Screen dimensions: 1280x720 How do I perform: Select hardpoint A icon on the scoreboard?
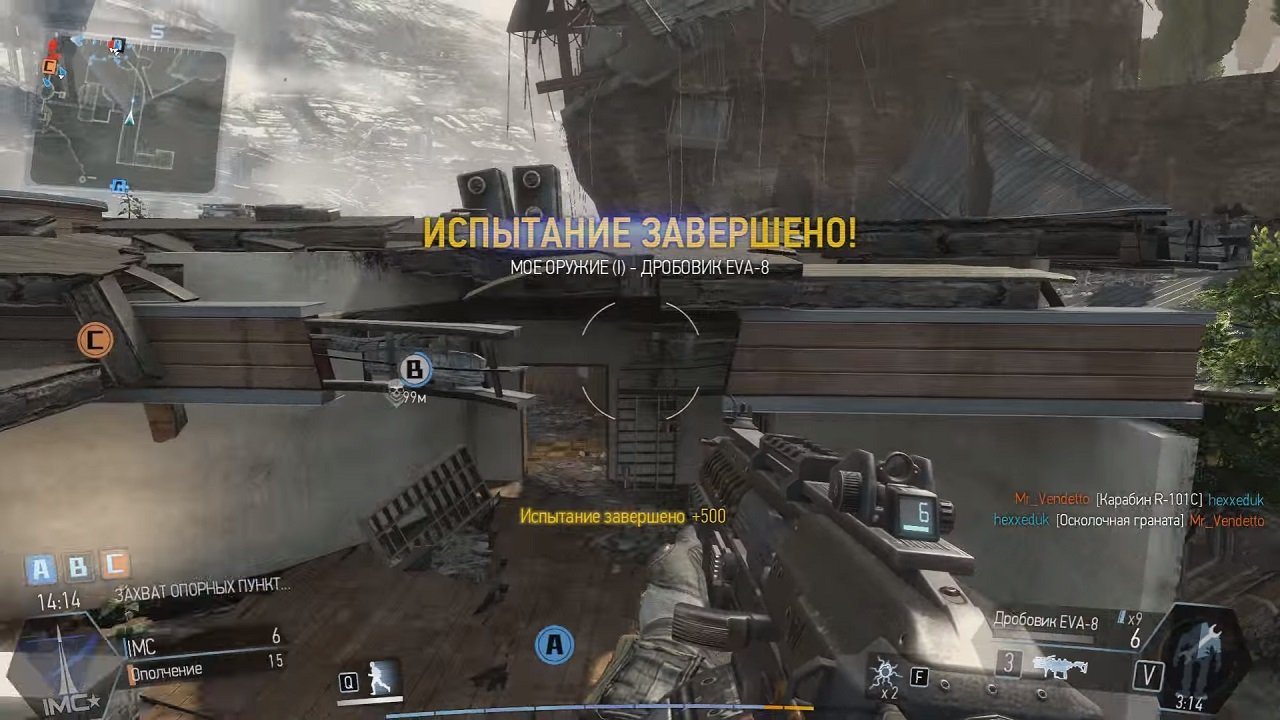[42, 568]
